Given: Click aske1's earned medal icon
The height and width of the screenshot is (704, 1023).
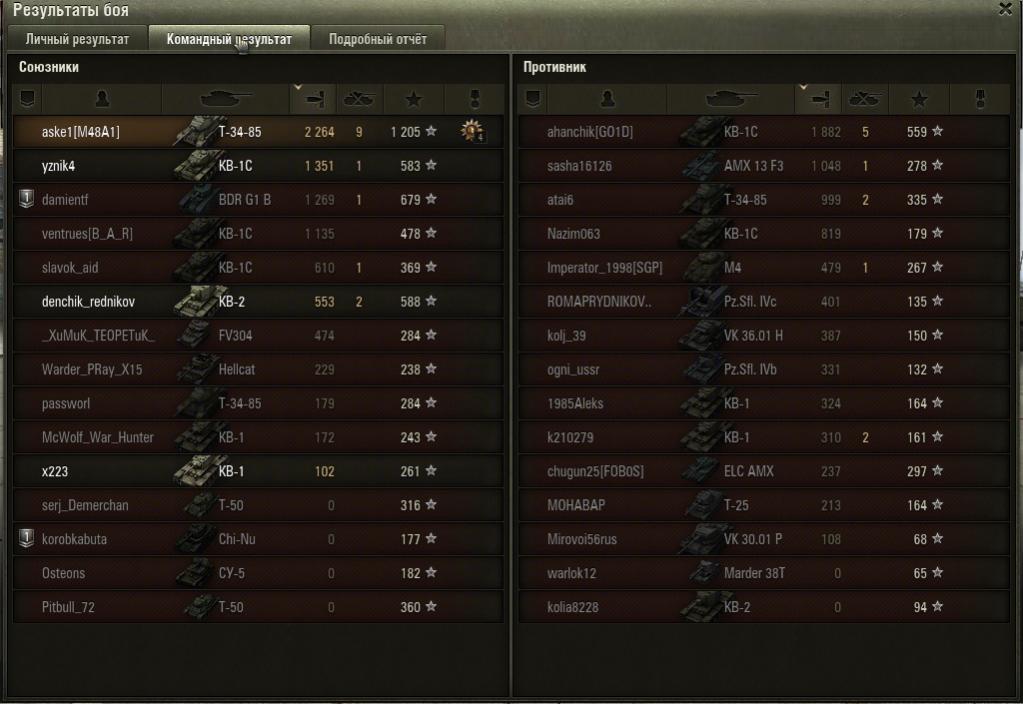Looking at the screenshot, I should coord(471,131).
